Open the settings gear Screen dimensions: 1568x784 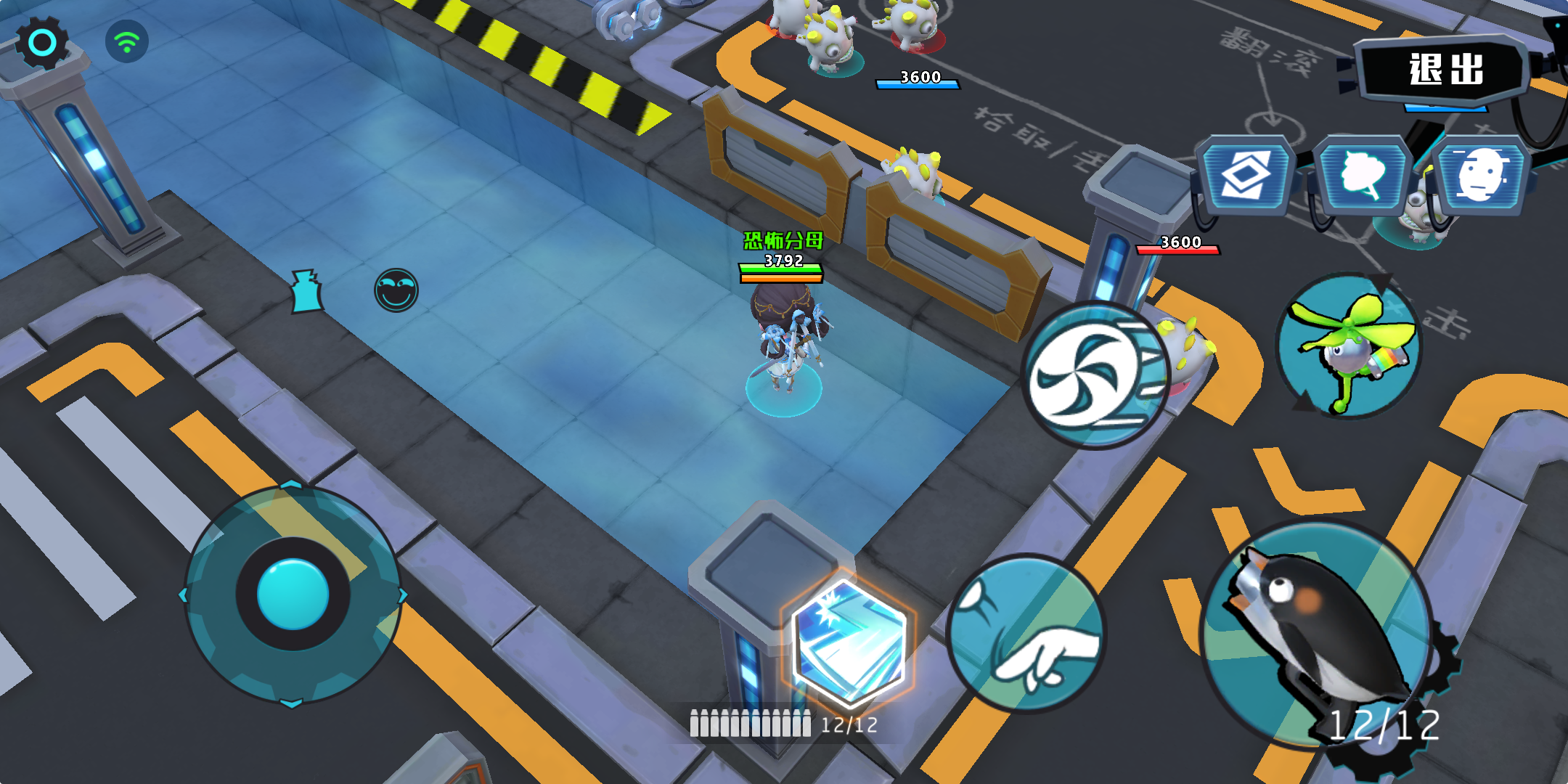point(41,44)
